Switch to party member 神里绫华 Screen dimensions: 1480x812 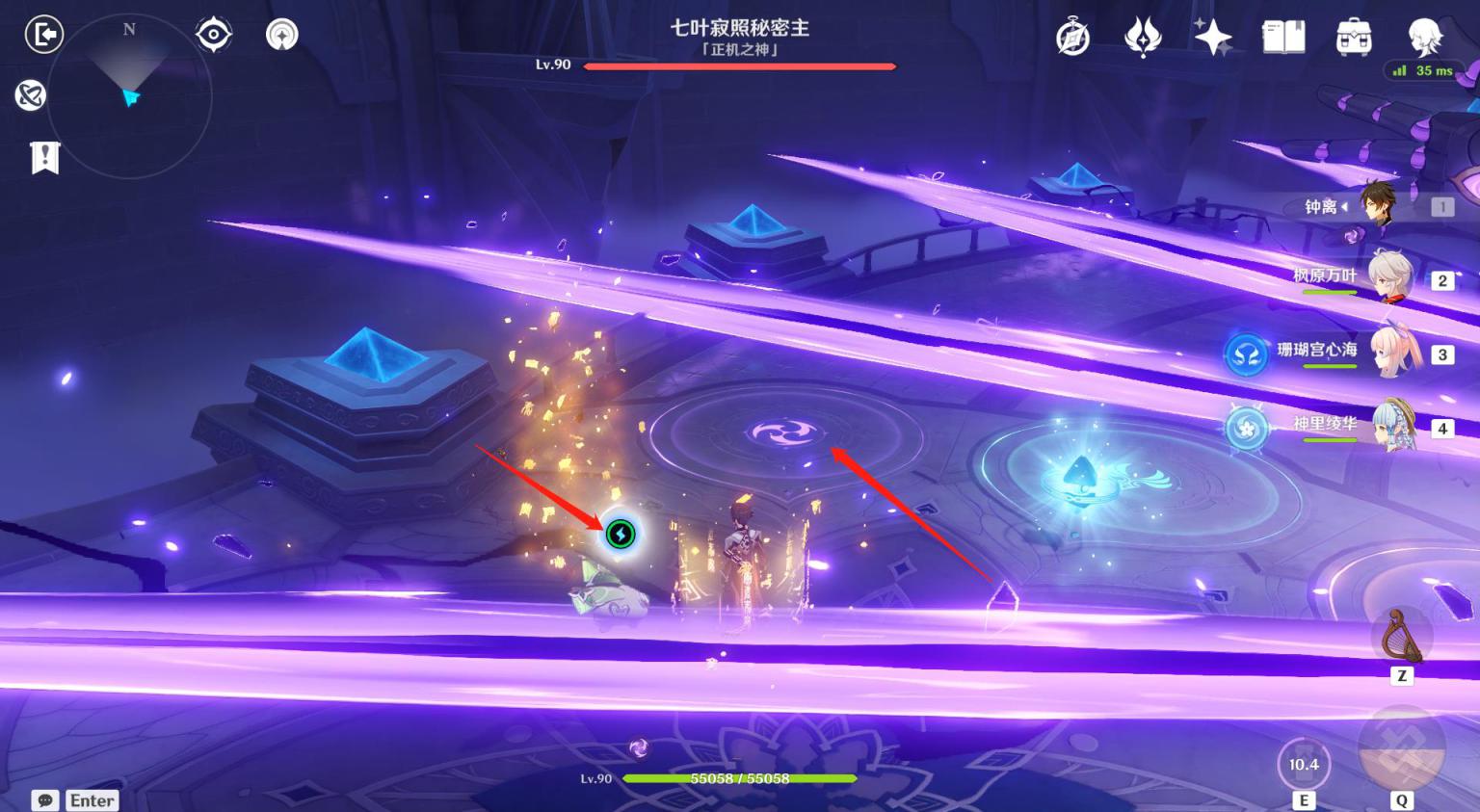[x=1392, y=426]
